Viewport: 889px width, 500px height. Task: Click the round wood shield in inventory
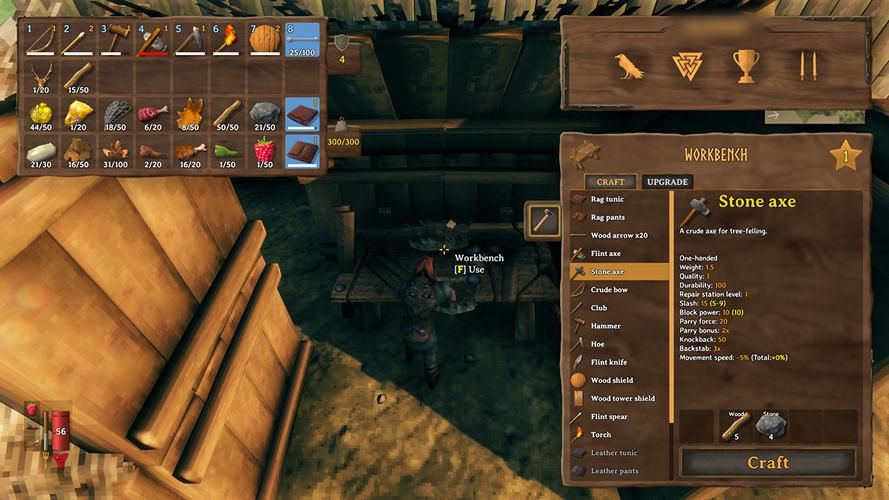point(264,41)
